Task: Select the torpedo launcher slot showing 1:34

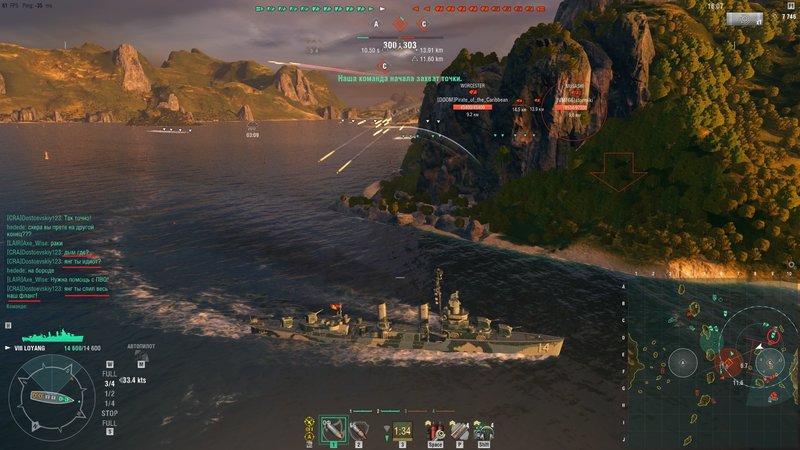Action: (402, 429)
